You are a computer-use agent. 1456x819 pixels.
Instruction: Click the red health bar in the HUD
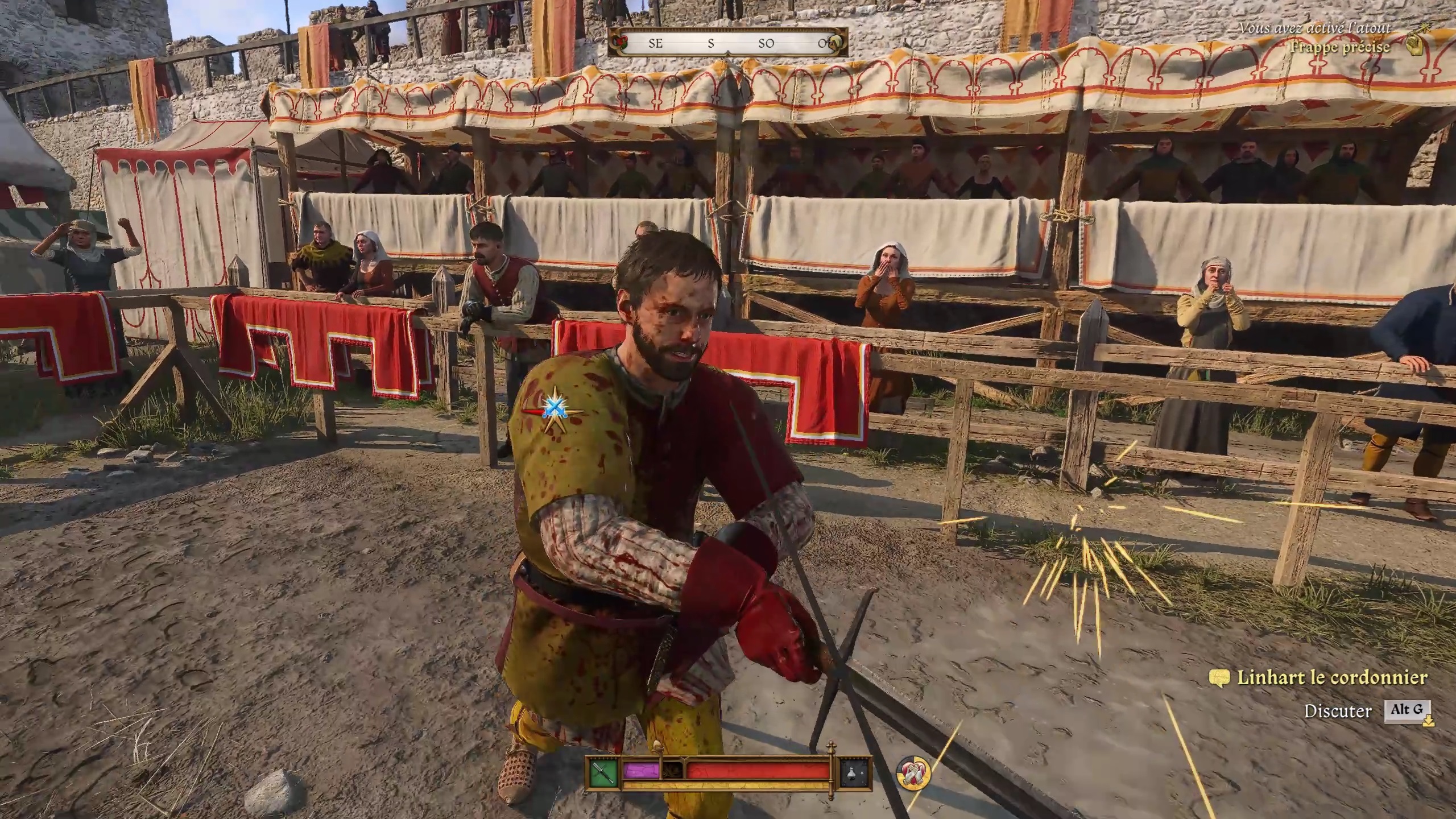[754, 771]
